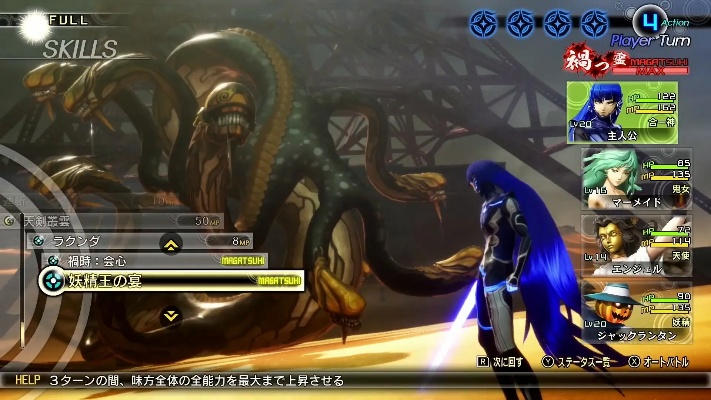Screen dimensions: 711x400
Task: Click the scroll-down arrow below skill list
Action: (171, 314)
